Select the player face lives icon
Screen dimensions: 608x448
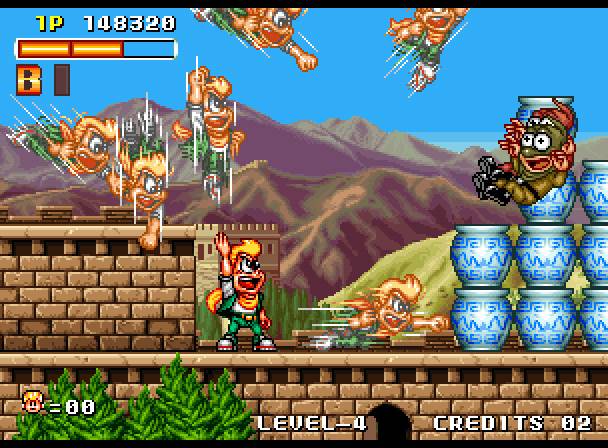[x=33, y=403]
